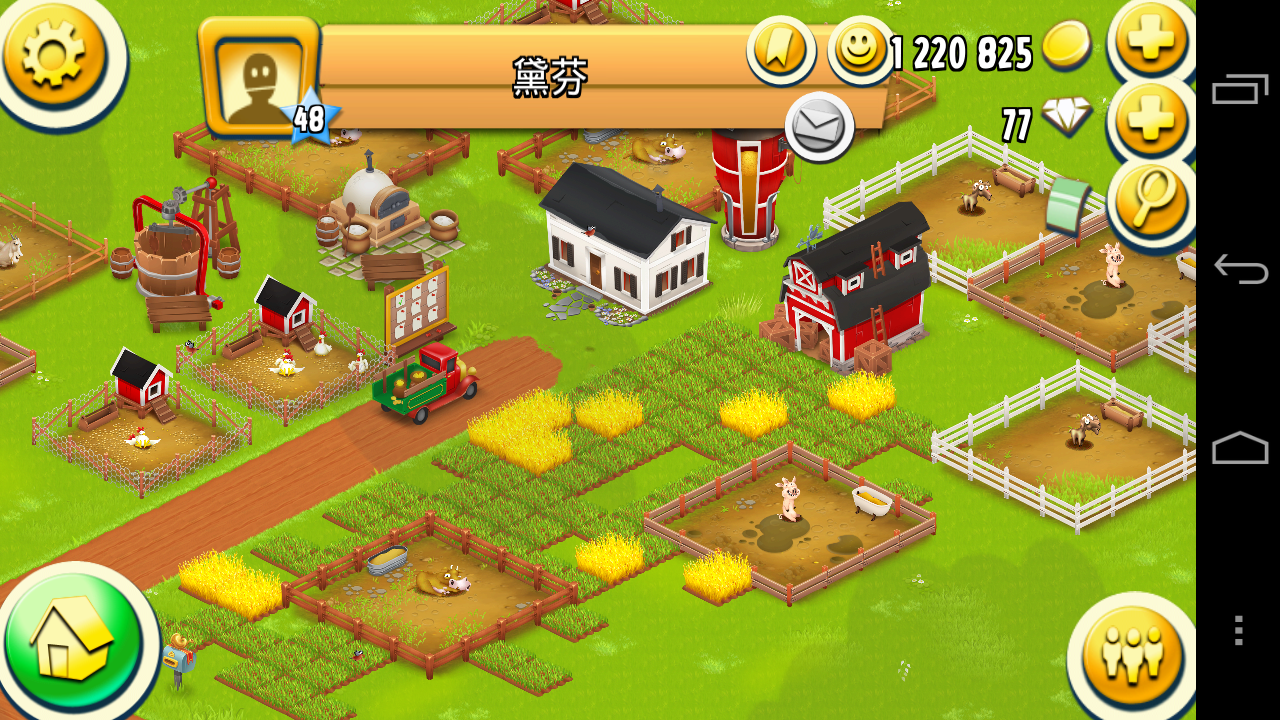Open the bookmark button on the banner
Image resolution: width=1280 pixels, height=720 pixels.
pos(780,47)
